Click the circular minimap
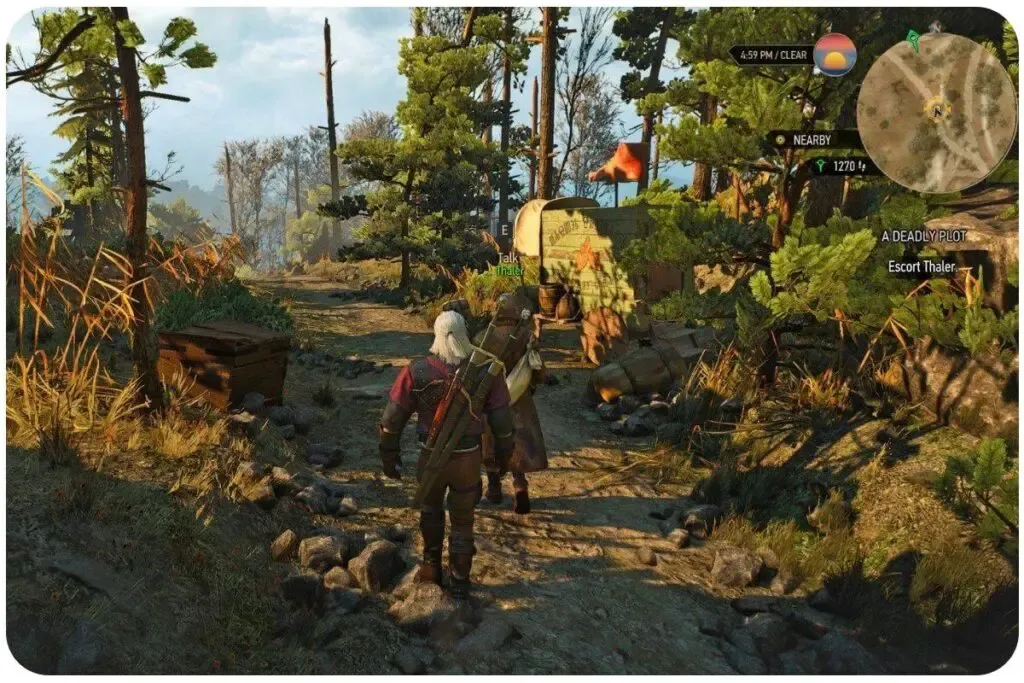This screenshot has height=683, width=1024. click(x=936, y=112)
